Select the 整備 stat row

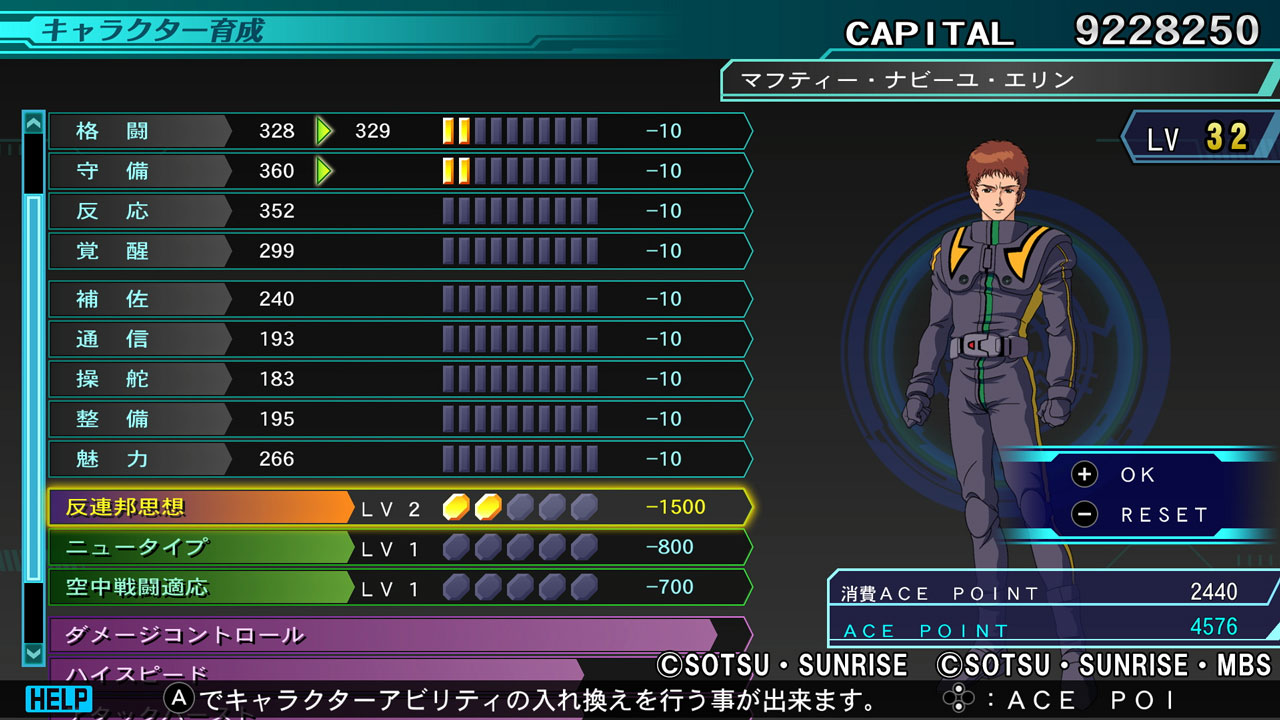(400, 419)
